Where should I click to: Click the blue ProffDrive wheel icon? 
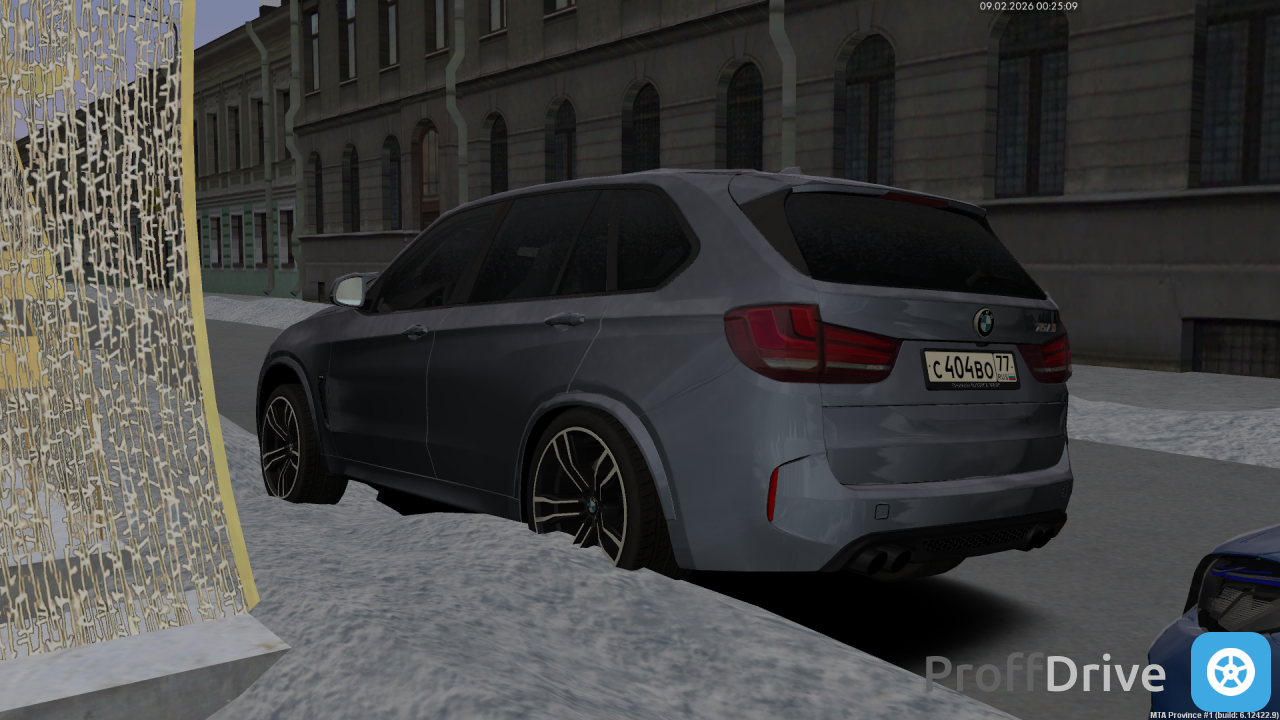tap(1230, 671)
